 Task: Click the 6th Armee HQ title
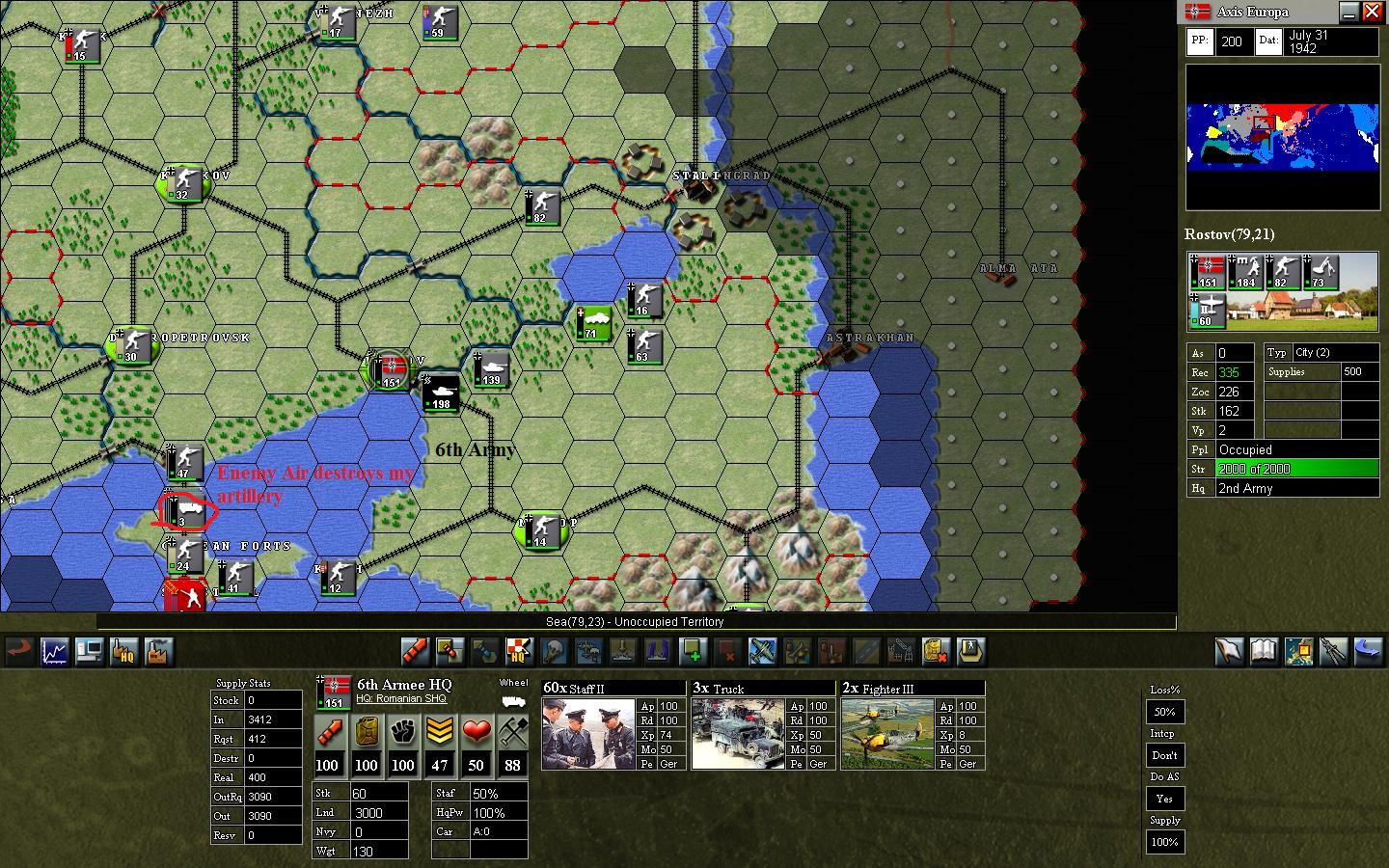pyautogui.click(x=403, y=685)
